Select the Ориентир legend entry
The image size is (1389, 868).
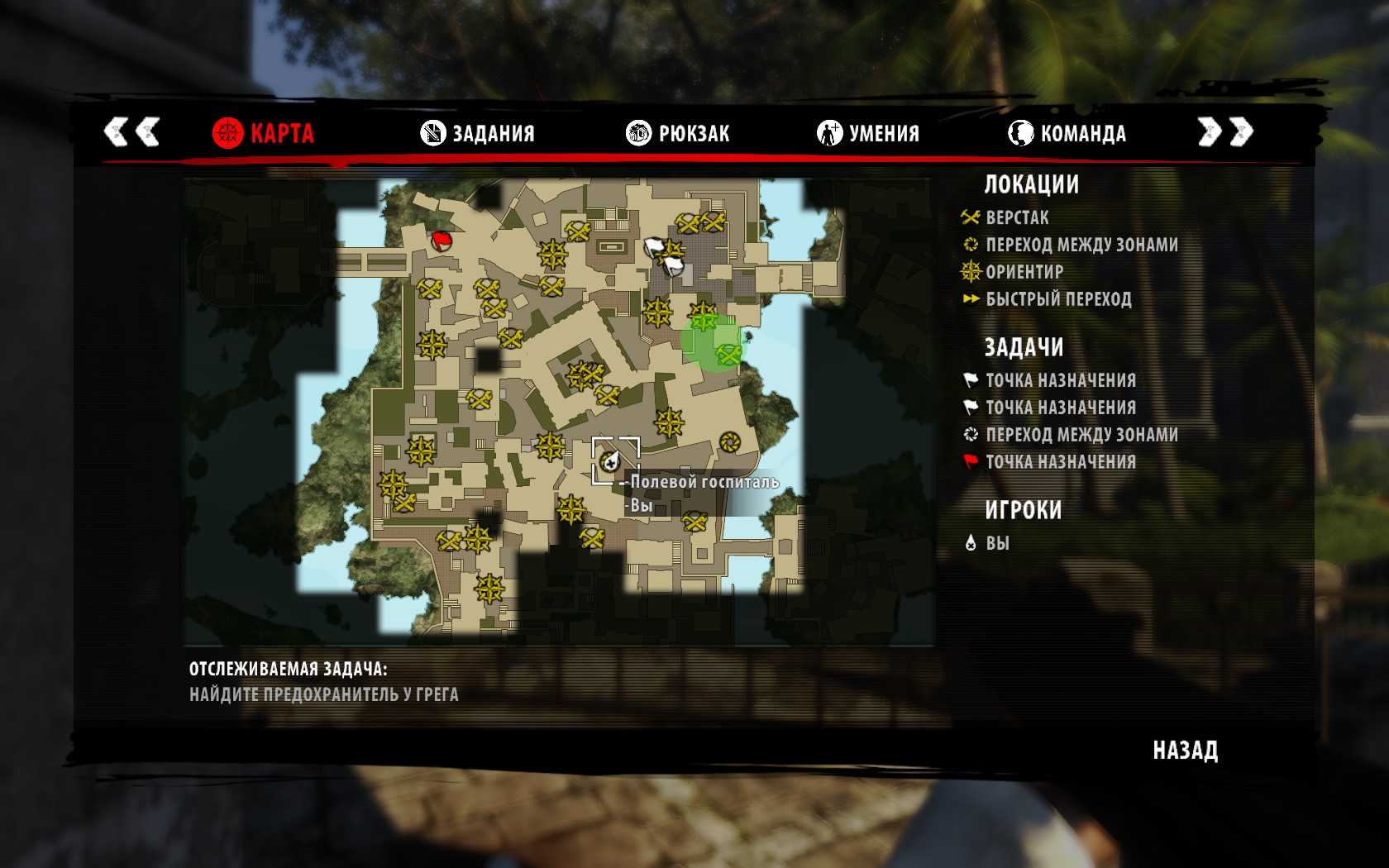(1024, 272)
